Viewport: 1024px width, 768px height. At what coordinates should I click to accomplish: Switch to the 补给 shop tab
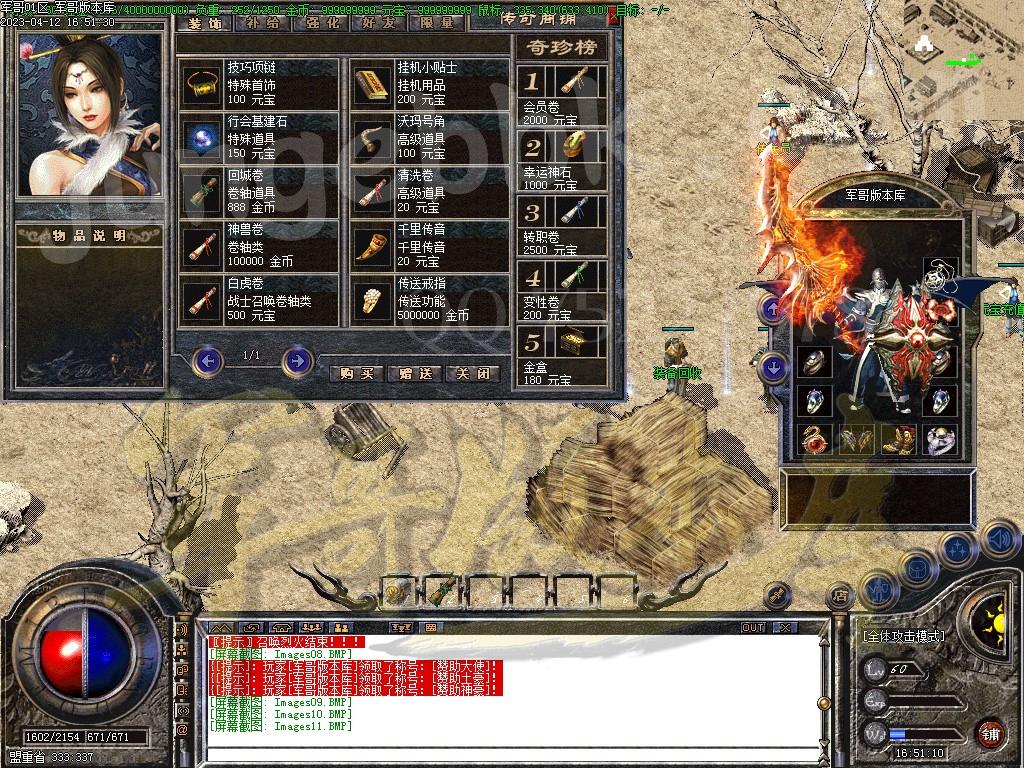click(262, 21)
